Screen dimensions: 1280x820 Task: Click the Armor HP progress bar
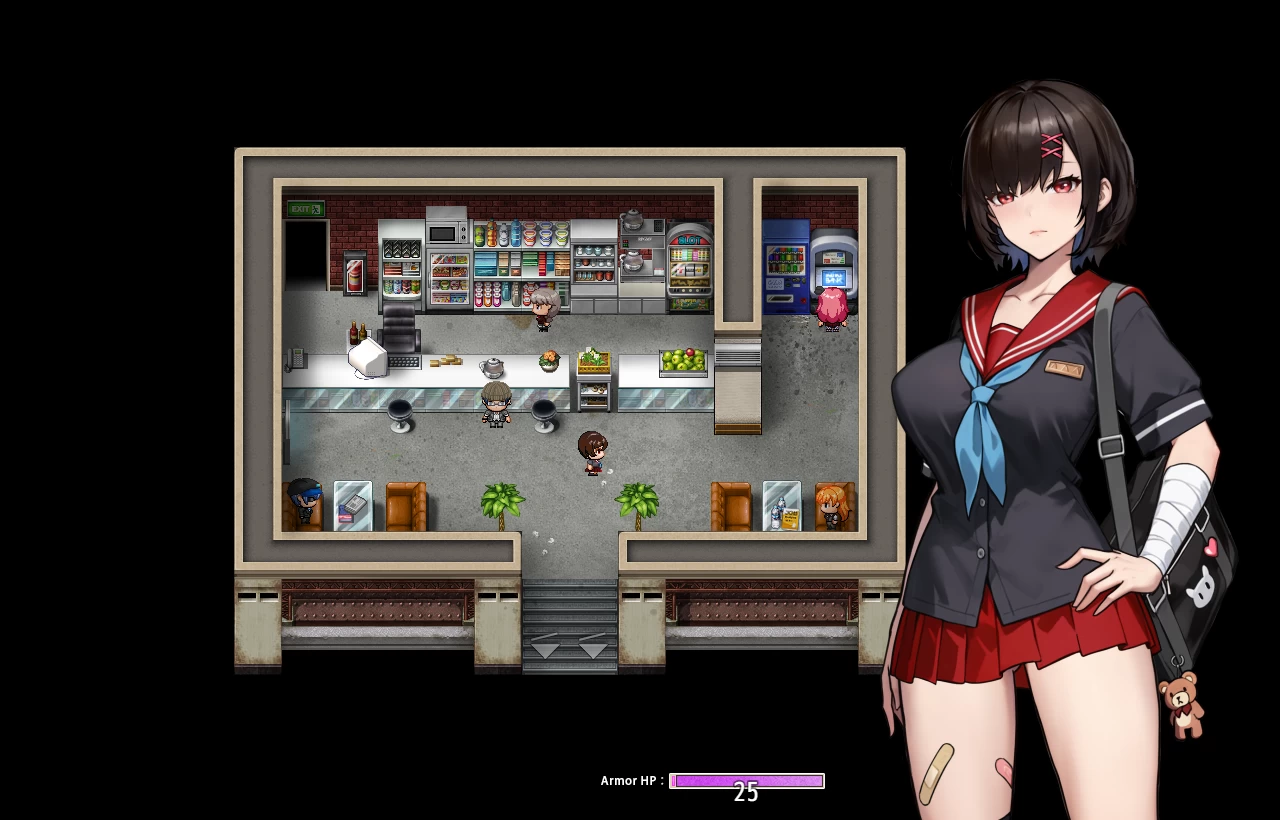[x=745, y=781]
